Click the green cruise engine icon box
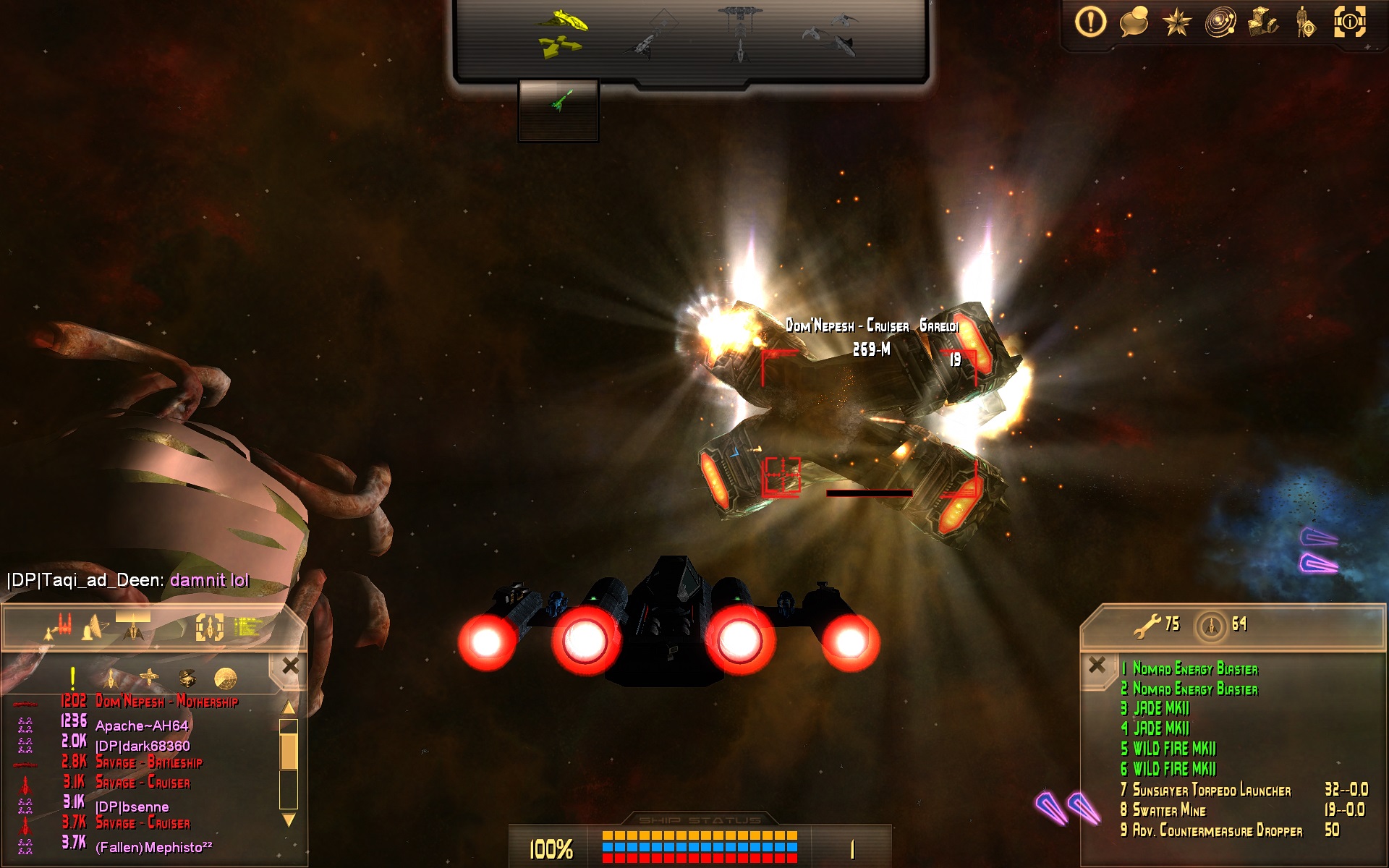 tap(558, 109)
